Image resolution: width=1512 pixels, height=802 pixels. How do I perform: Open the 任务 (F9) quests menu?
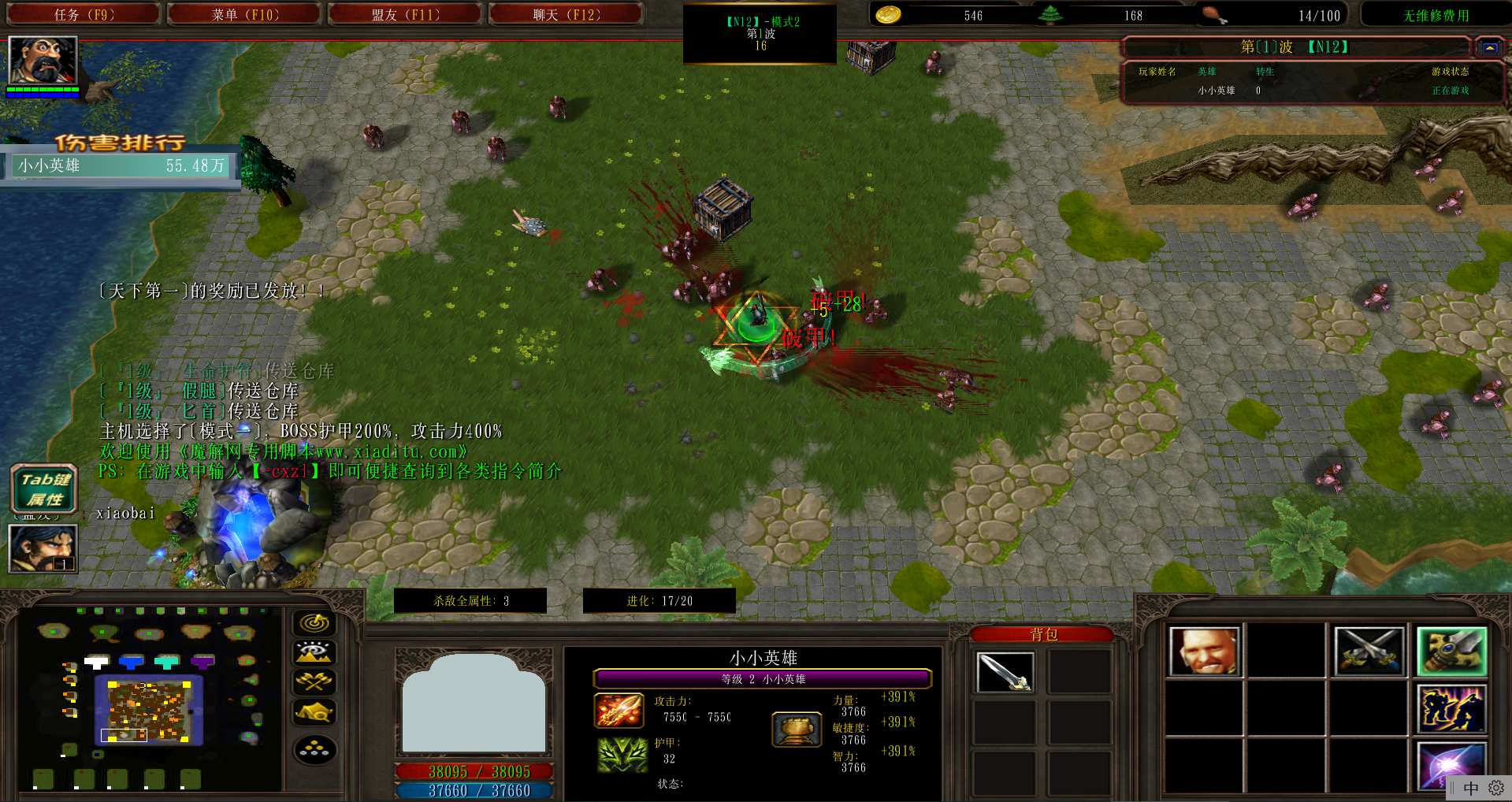pyautogui.click(x=83, y=14)
